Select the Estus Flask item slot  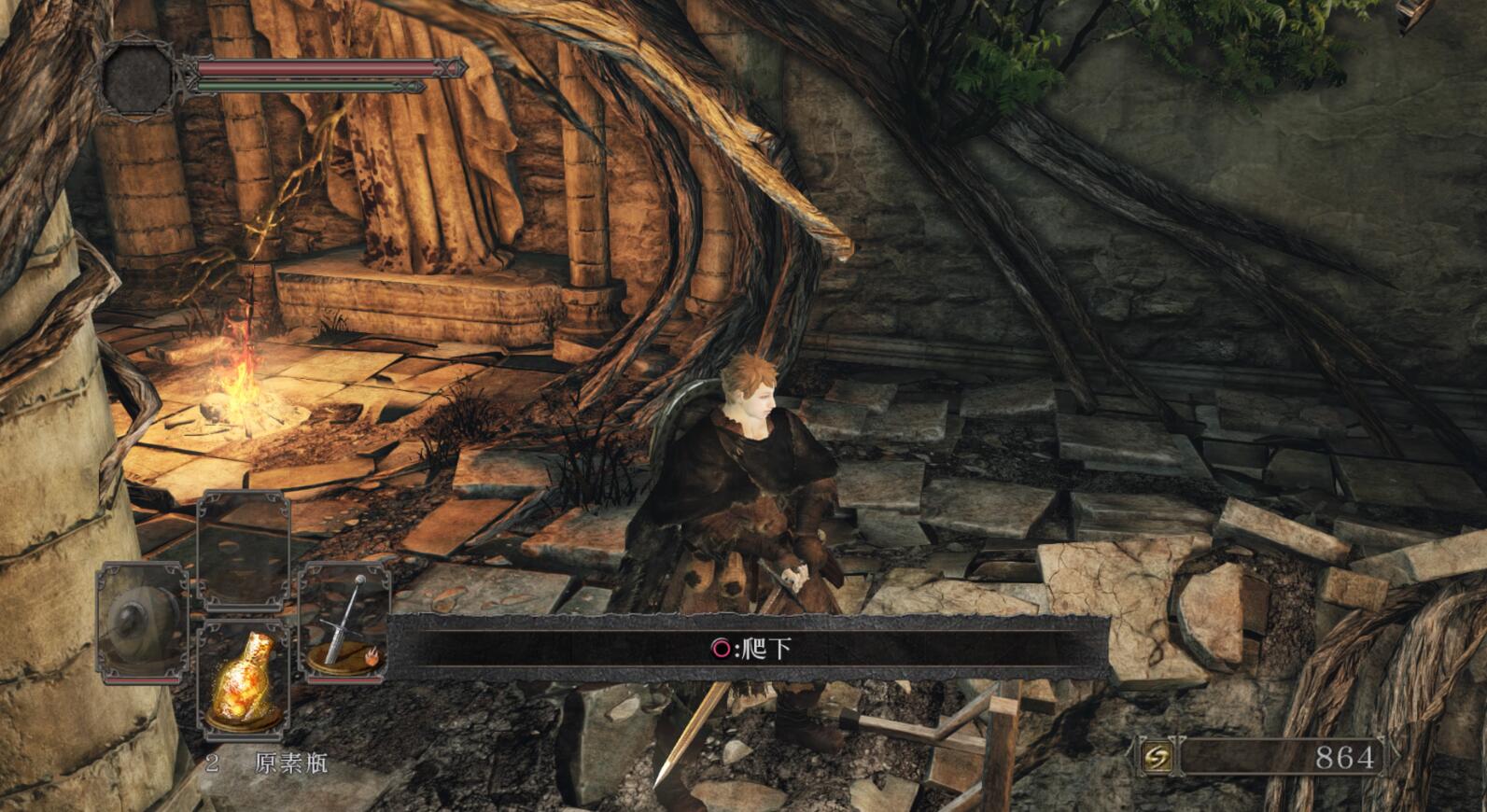[x=245, y=679]
